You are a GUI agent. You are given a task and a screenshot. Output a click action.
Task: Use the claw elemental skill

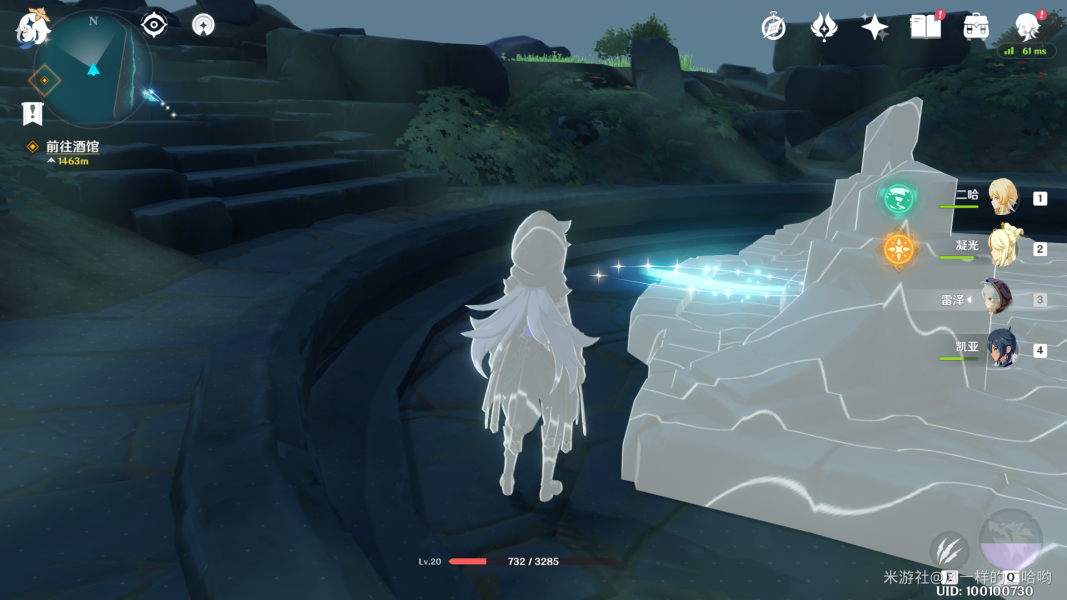click(x=948, y=550)
